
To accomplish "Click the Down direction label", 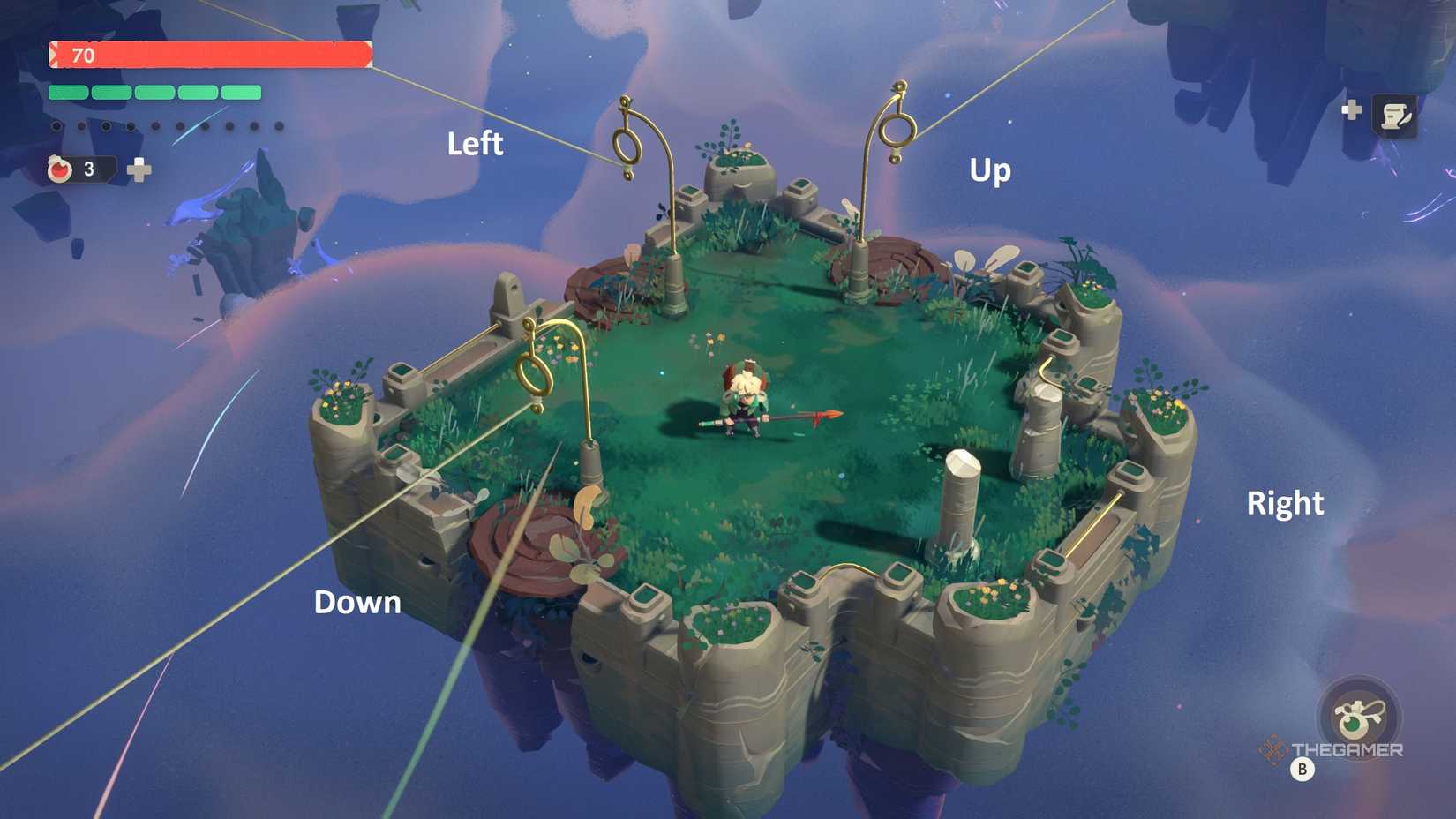I will click(356, 602).
